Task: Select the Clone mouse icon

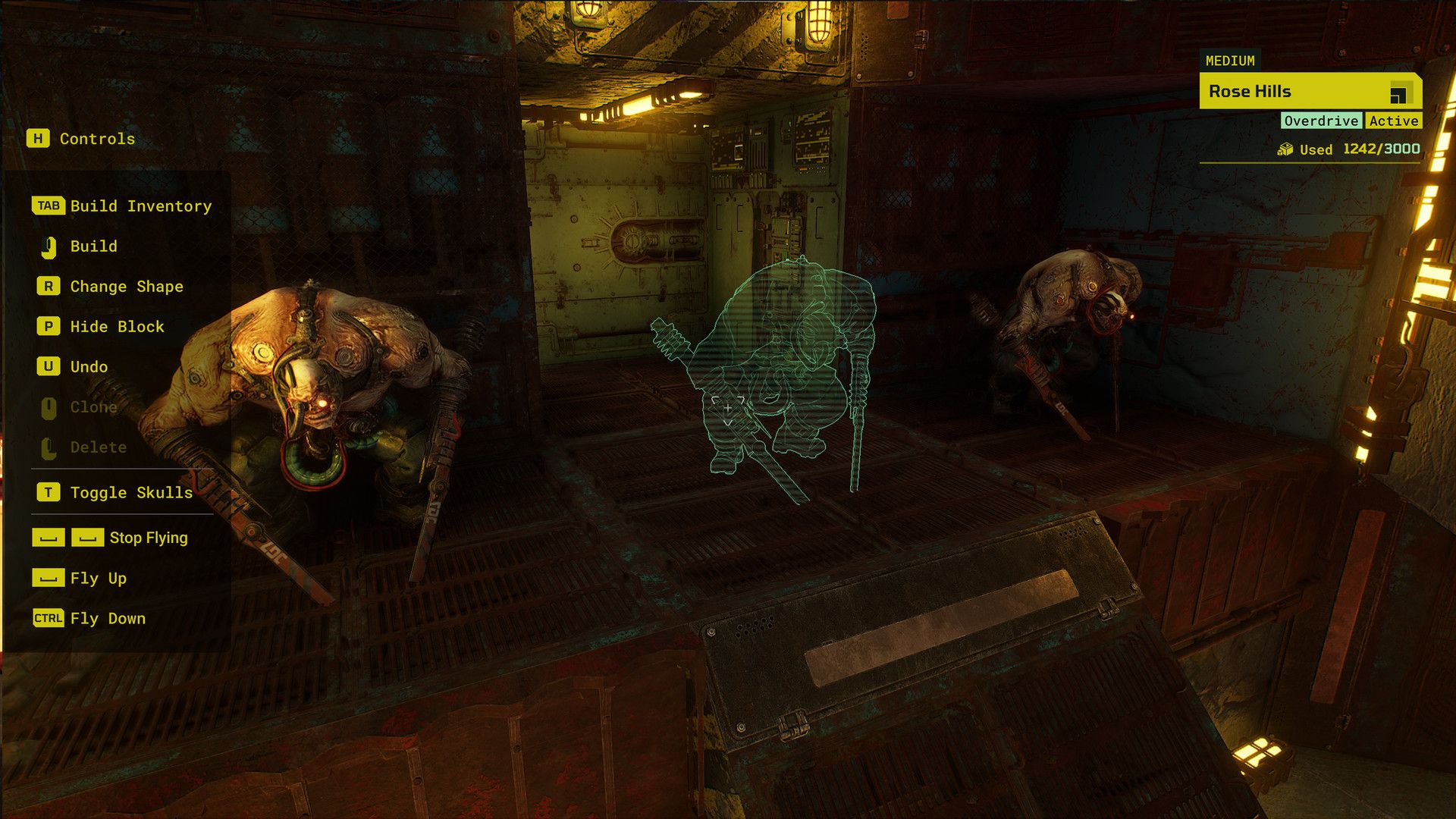Action: click(x=49, y=407)
